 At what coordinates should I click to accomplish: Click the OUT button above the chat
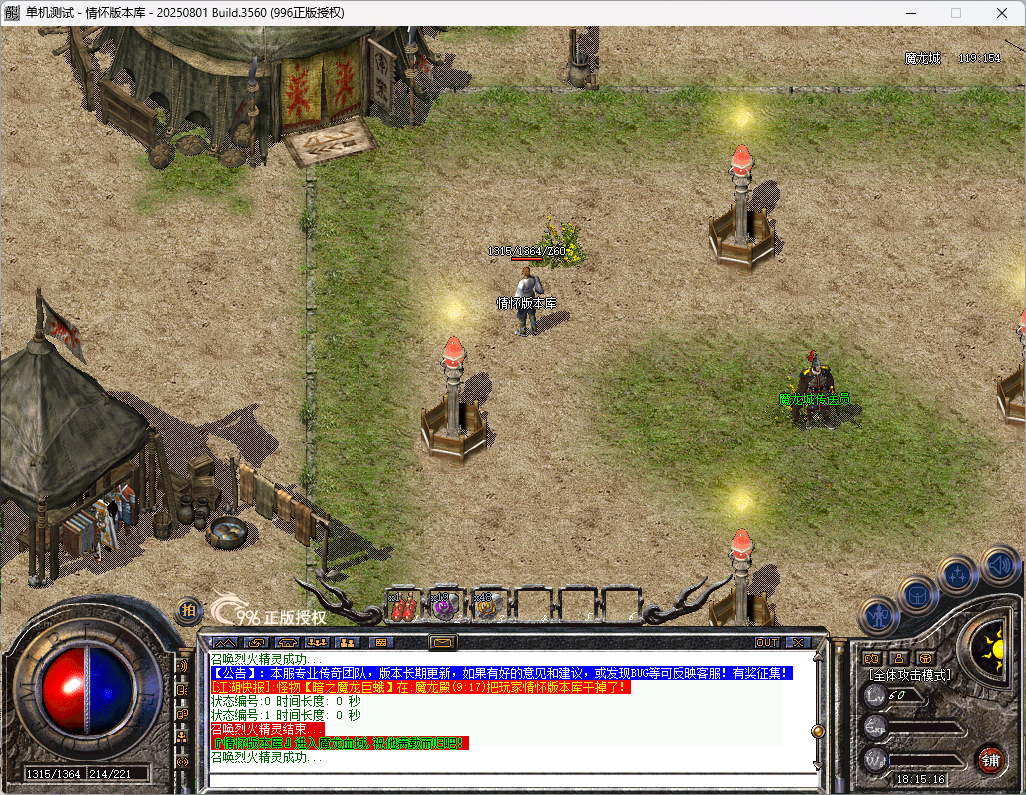(x=767, y=642)
